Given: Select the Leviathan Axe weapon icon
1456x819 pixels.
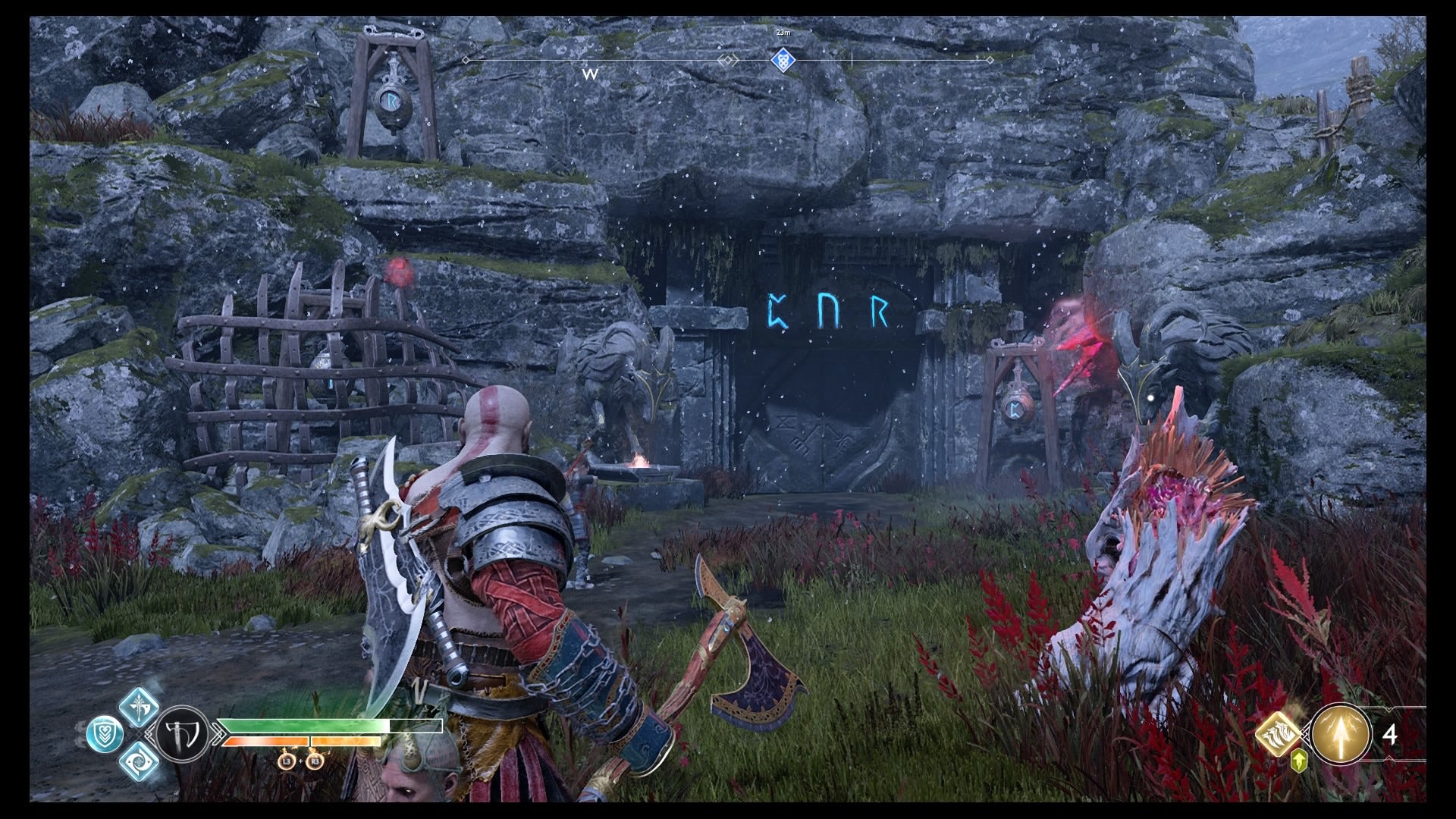Looking at the screenshot, I should tap(182, 732).
